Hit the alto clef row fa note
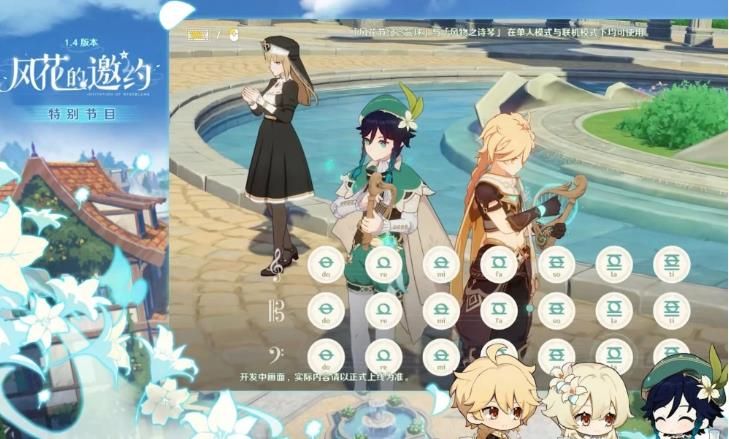729x439 pixels. pyautogui.click(x=498, y=311)
